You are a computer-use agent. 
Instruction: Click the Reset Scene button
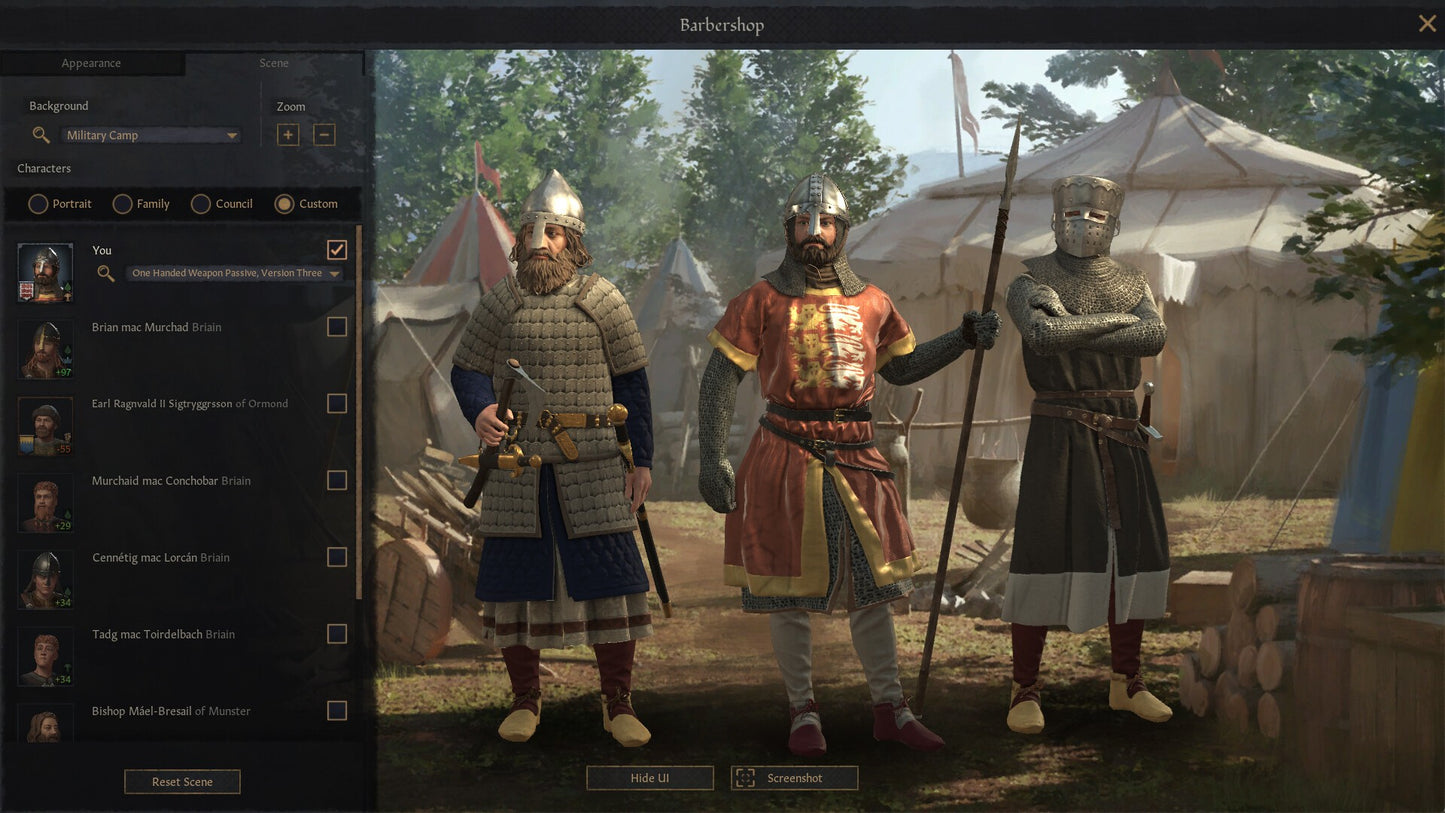(182, 781)
